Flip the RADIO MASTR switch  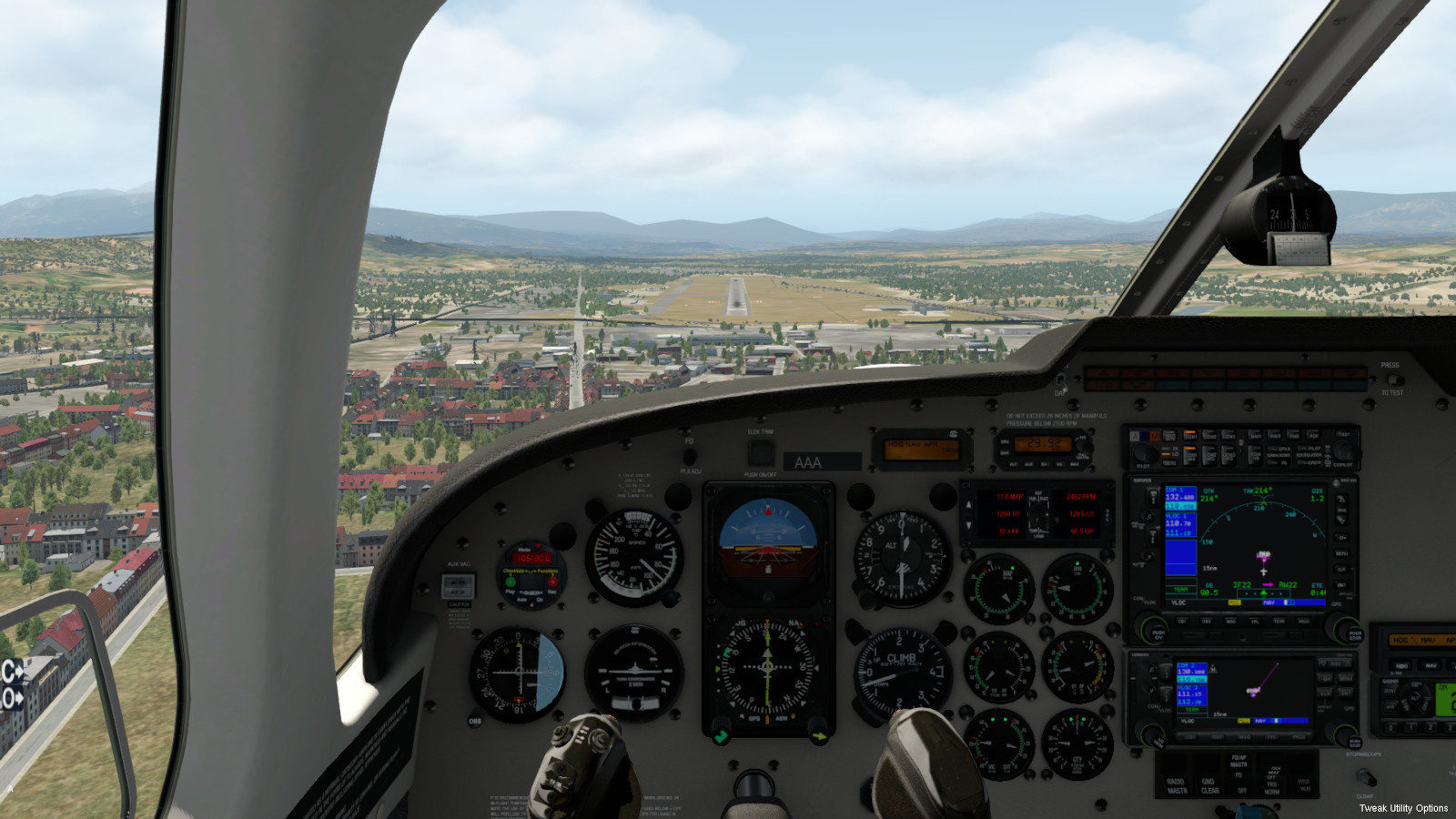pos(1177,769)
